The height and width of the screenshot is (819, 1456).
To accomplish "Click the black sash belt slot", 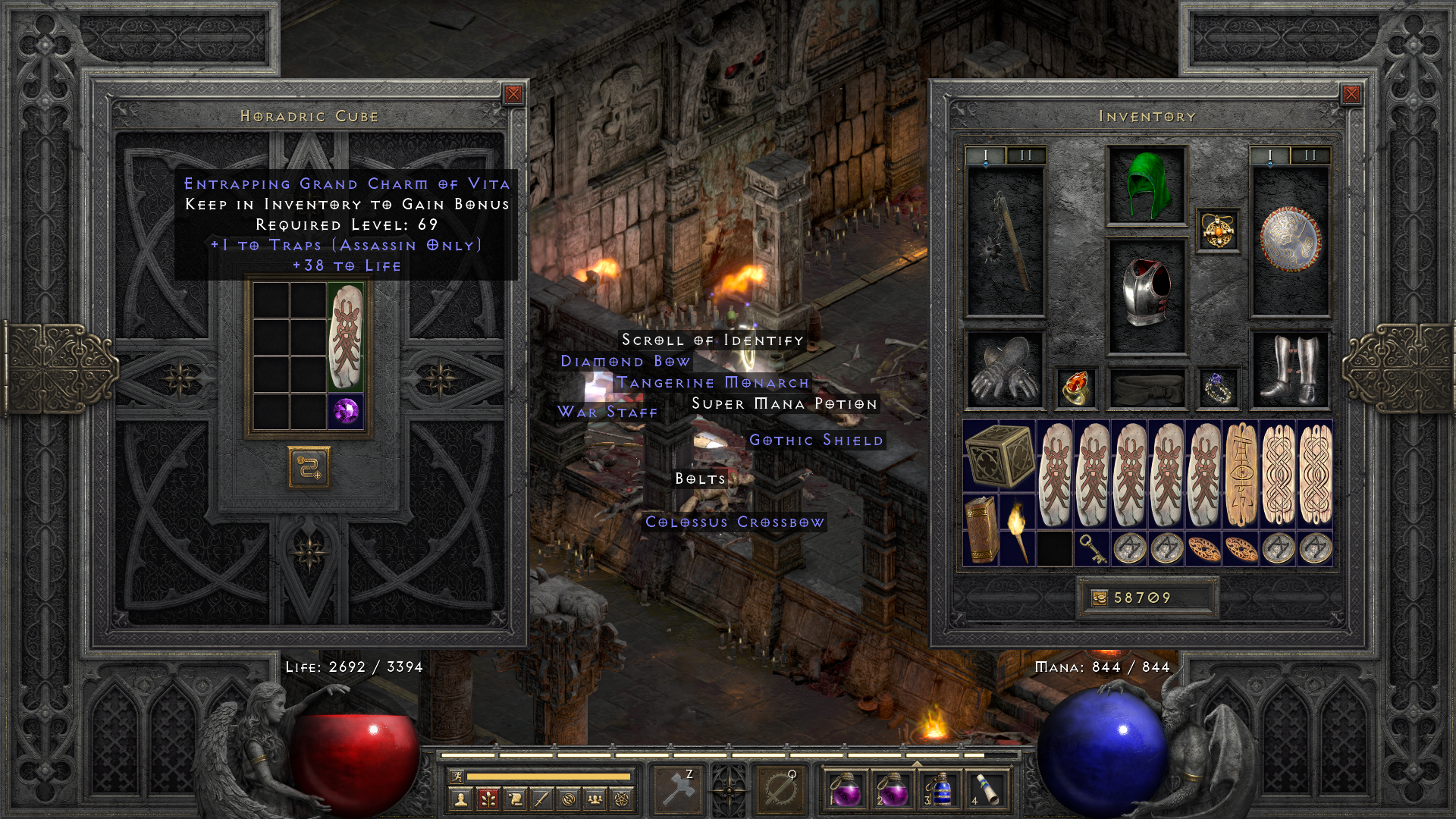I will coord(1146,388).
